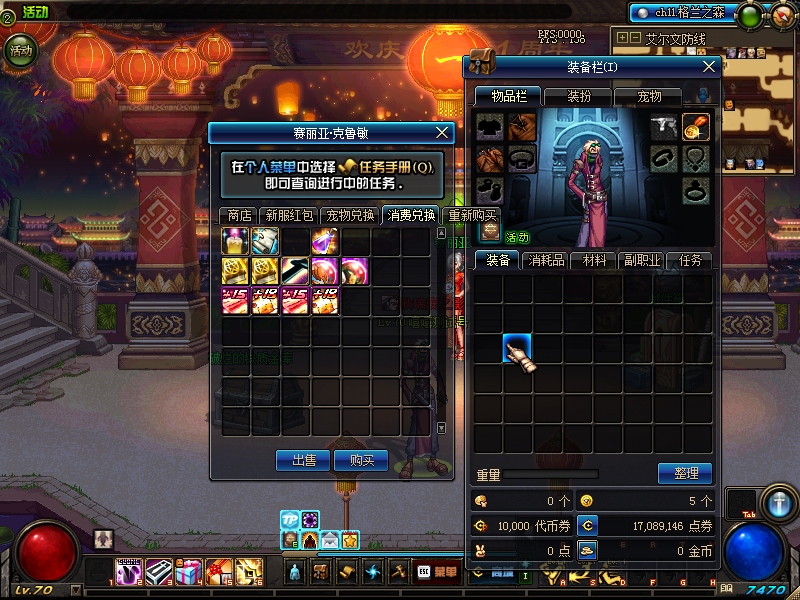The width and height of the screenshot is (800, 600).
Task: Open the 宠物 pet tab
Action: tap(650, 96)
